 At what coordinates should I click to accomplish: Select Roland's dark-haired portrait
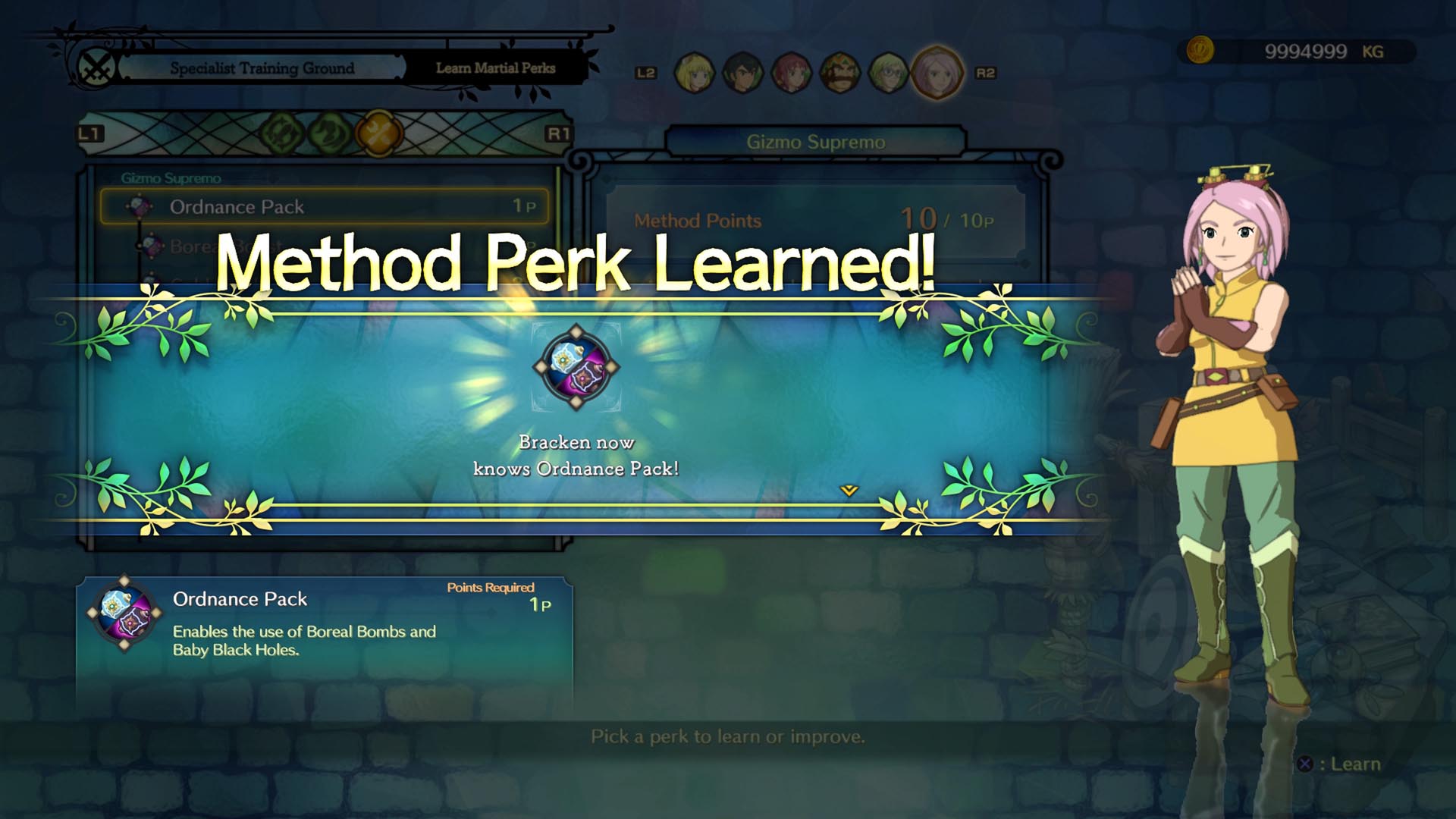(x=742, y=73)
